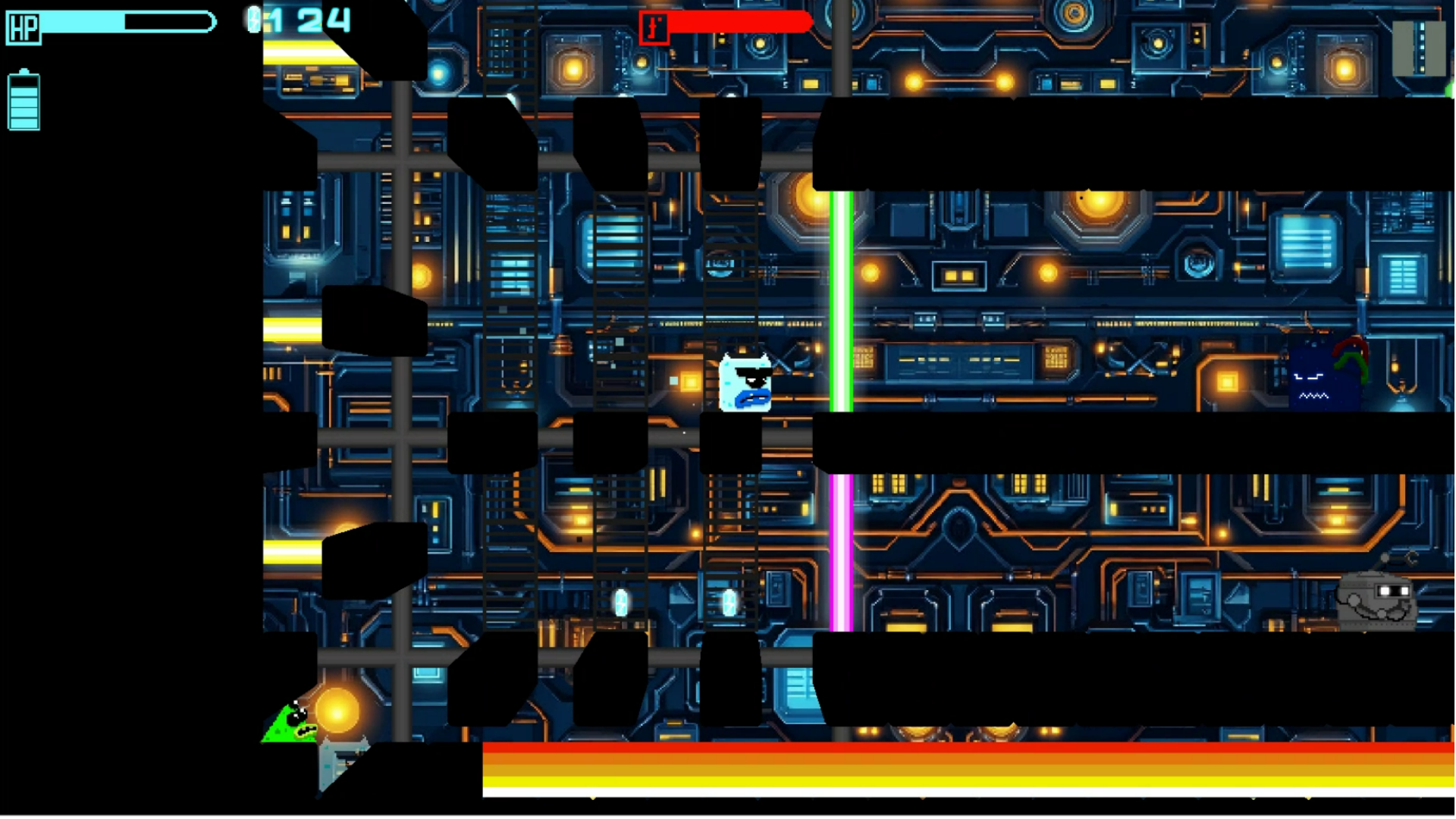Click the red flag icon on the boss bar
Image resolution: width=1456 pixels, height=819 pixels.
point(654,27)
